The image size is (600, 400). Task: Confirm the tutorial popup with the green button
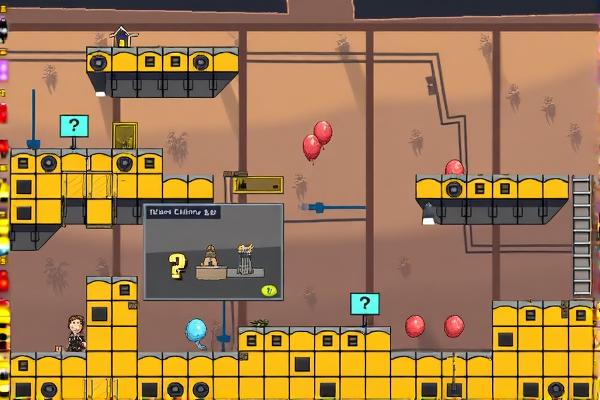268,290
